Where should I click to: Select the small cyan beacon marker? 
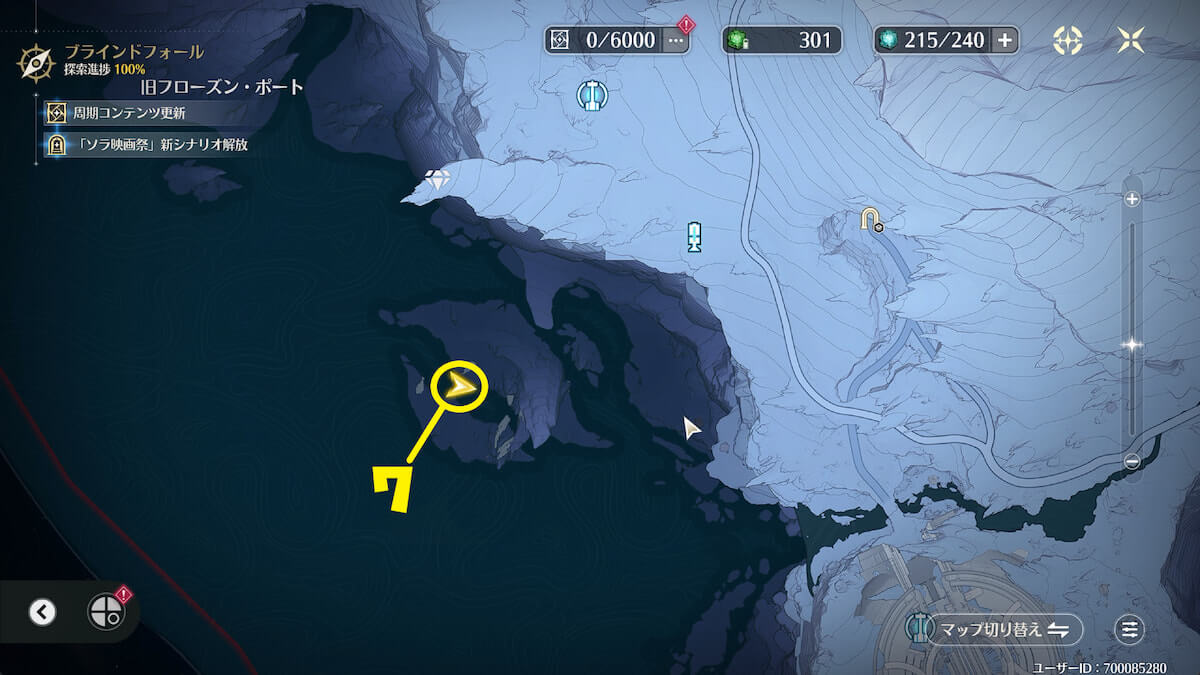[695, 237]
